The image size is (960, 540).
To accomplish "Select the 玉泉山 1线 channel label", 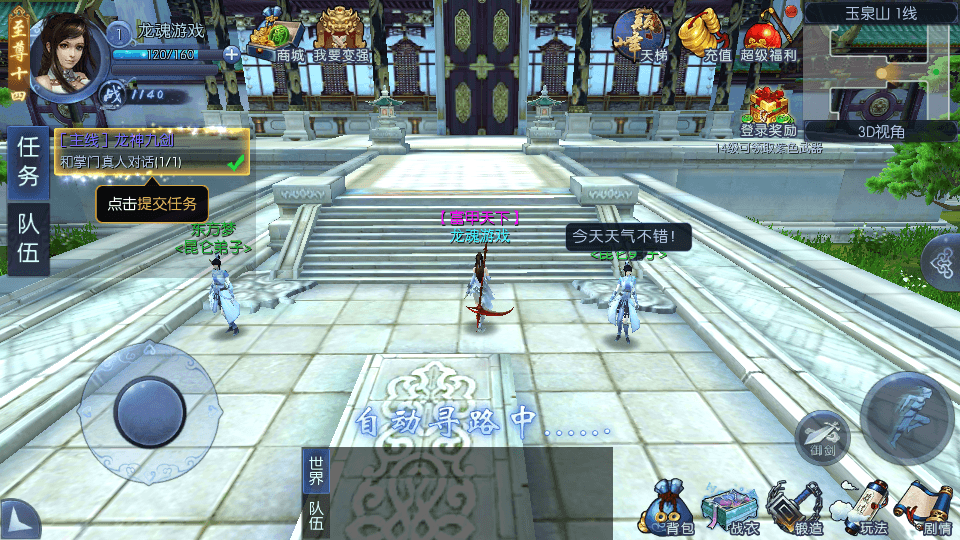I will (x=881, y=13).
